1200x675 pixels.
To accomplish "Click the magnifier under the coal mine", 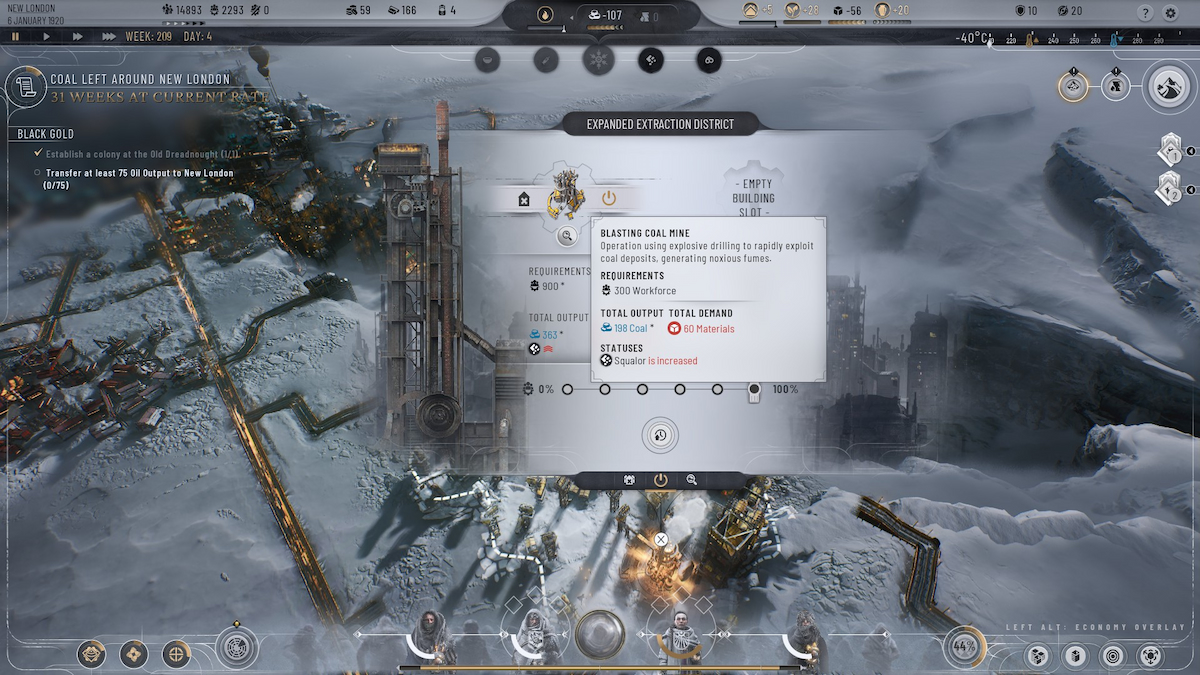I will [566, 236].
